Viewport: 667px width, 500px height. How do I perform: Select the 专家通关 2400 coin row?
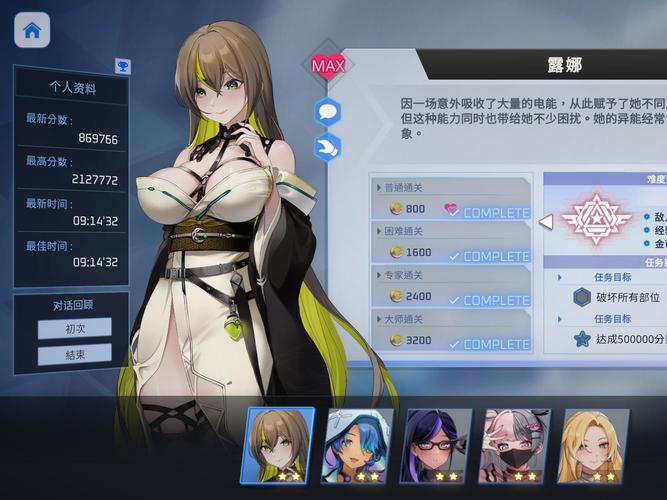[449, 289]
